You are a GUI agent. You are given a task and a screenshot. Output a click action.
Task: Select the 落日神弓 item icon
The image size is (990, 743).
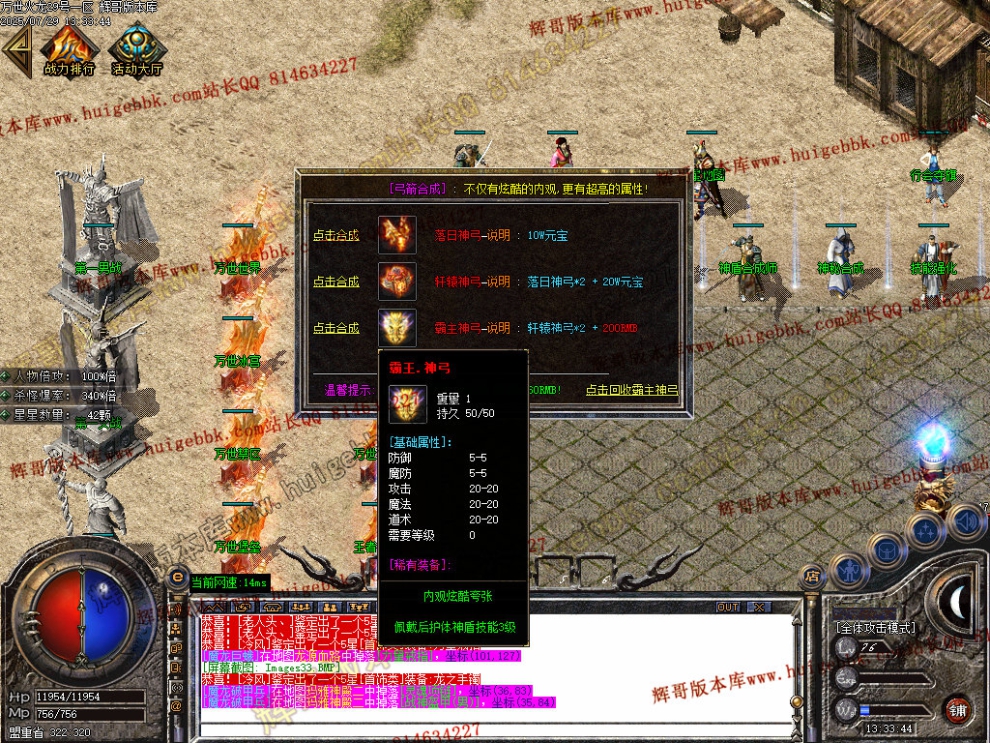(x=397, y=235)
